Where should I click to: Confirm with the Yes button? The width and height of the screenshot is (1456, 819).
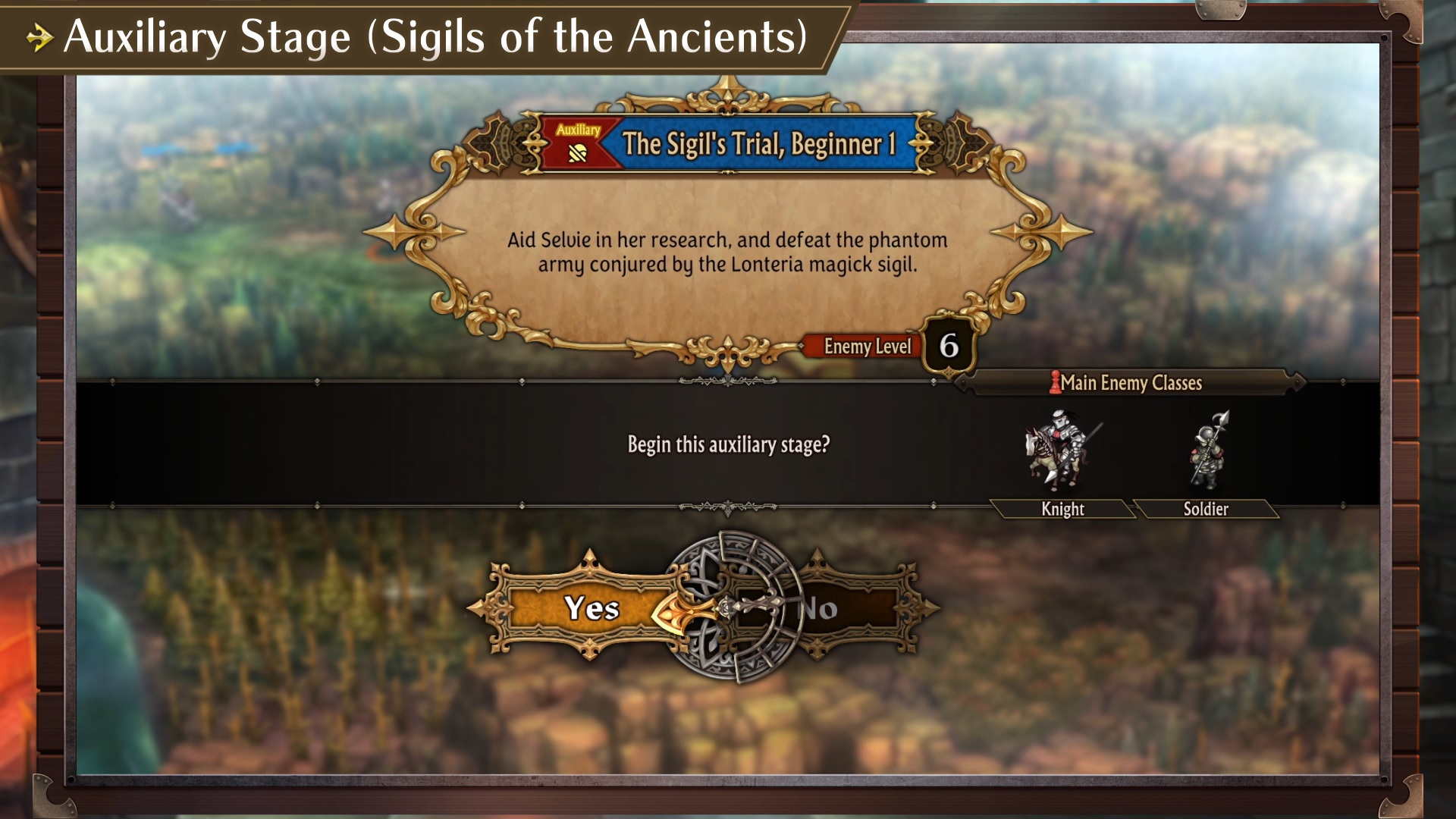(592, 608)
